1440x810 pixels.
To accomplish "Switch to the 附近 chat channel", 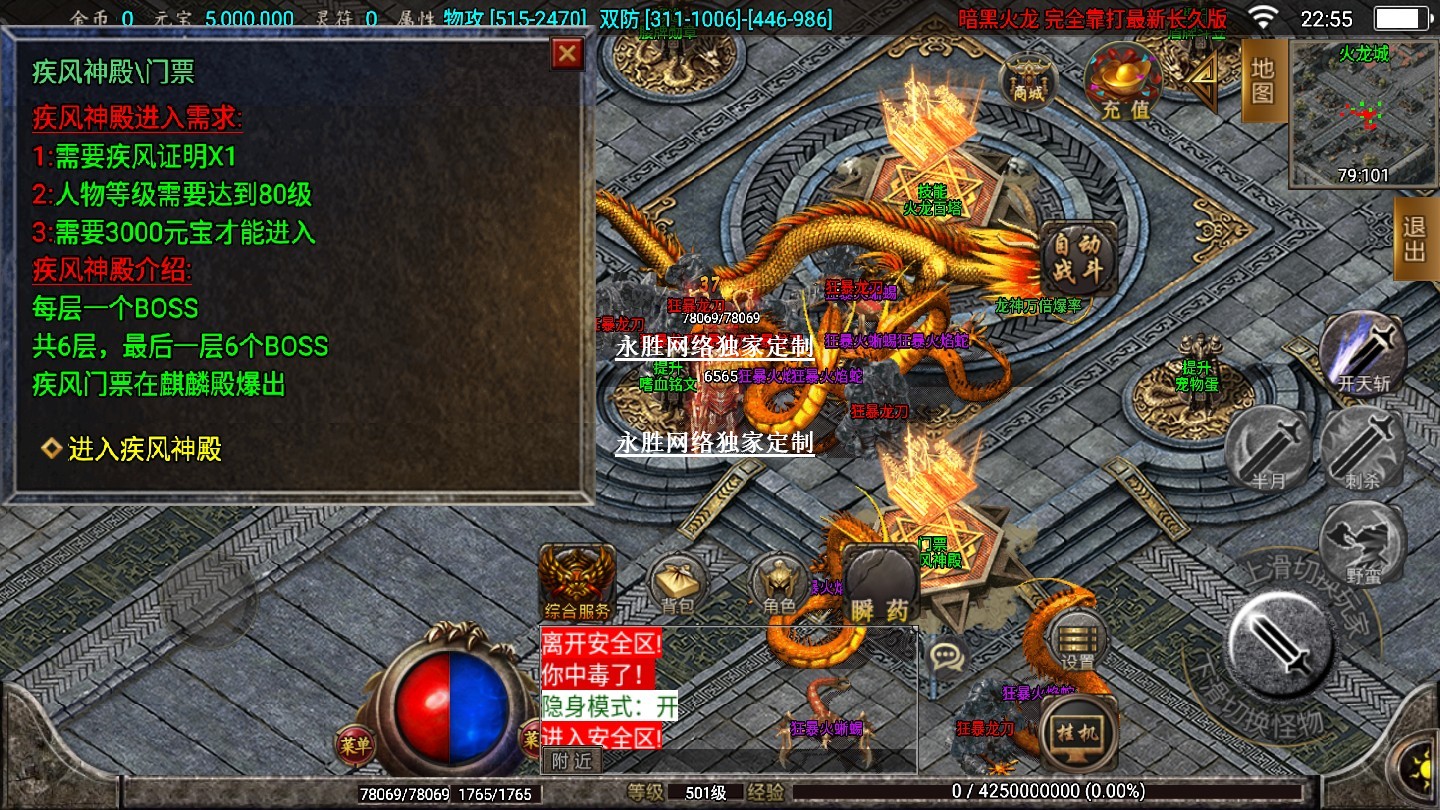I will click(572, 761).
